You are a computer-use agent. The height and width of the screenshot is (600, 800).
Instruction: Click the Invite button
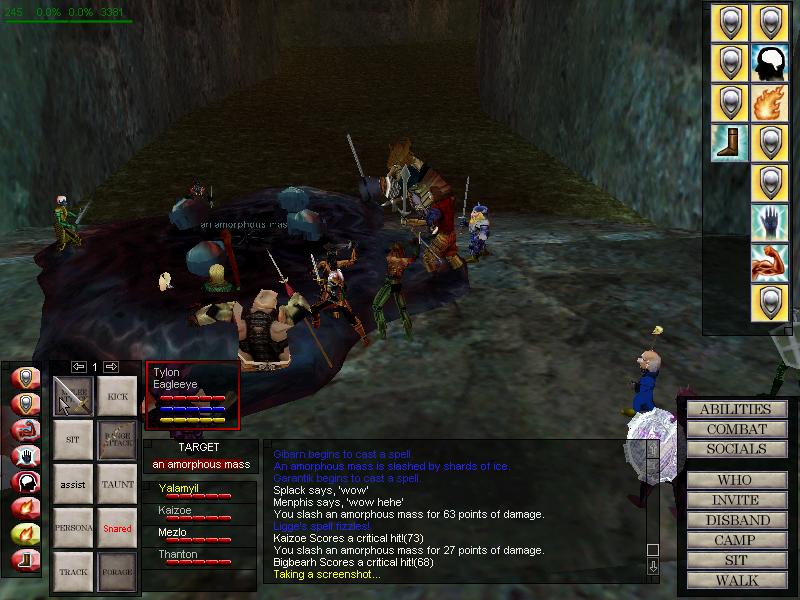[x=735, y=500]
